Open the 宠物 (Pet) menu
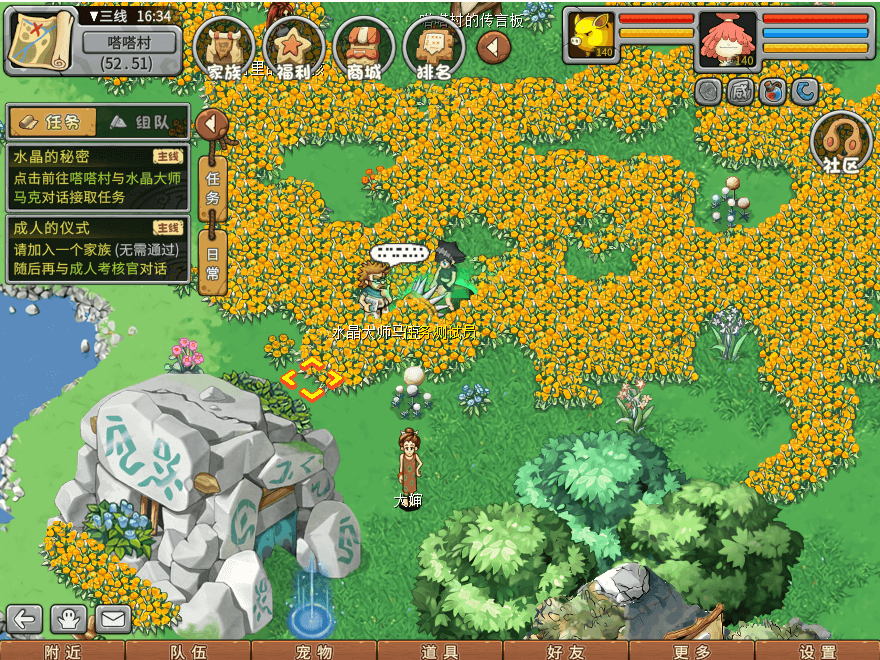Viewport: 880px width, 660px height. pyautogui.click(x=314, y=651)
